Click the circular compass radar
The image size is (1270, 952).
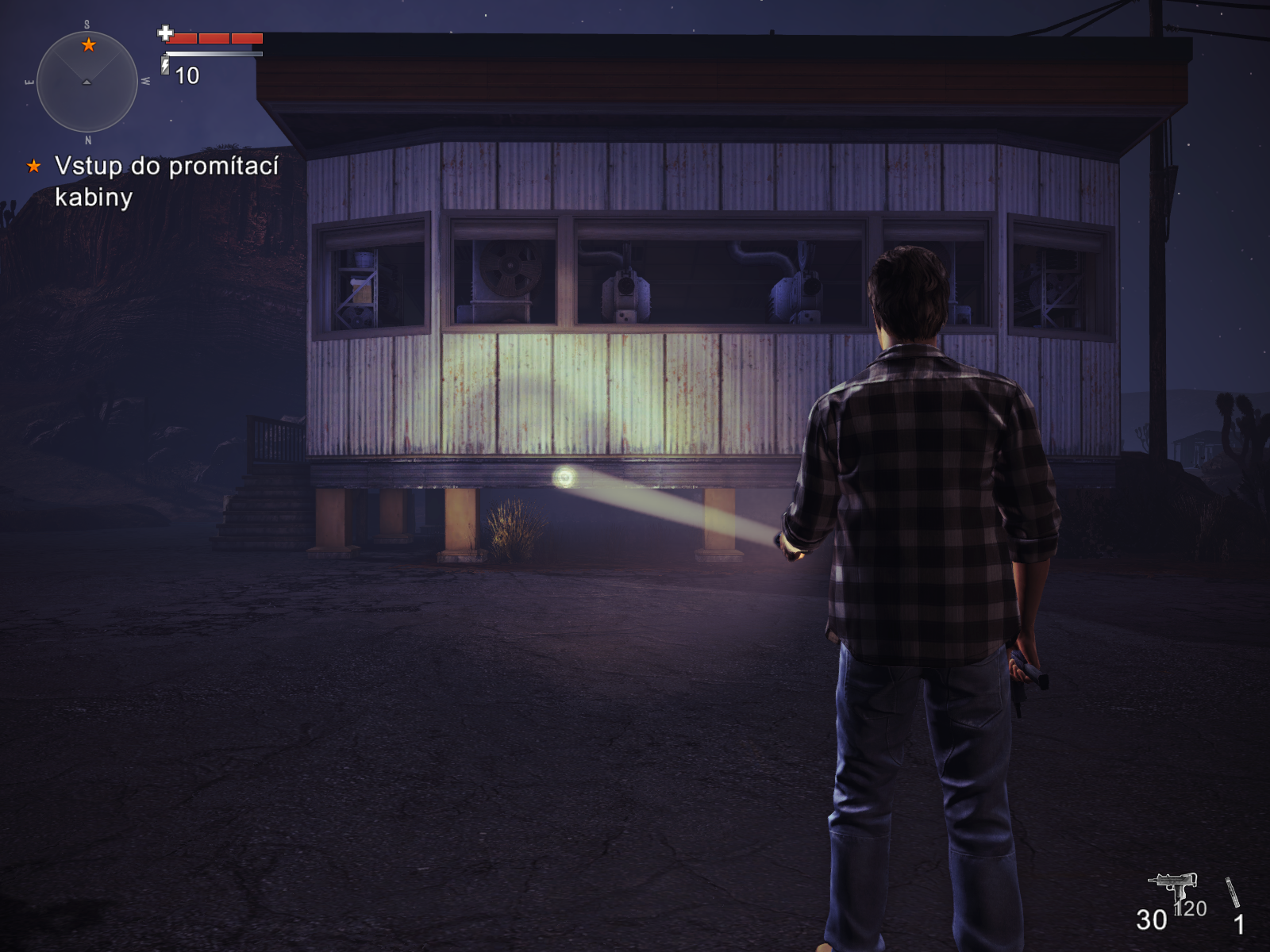pos(87,82)
